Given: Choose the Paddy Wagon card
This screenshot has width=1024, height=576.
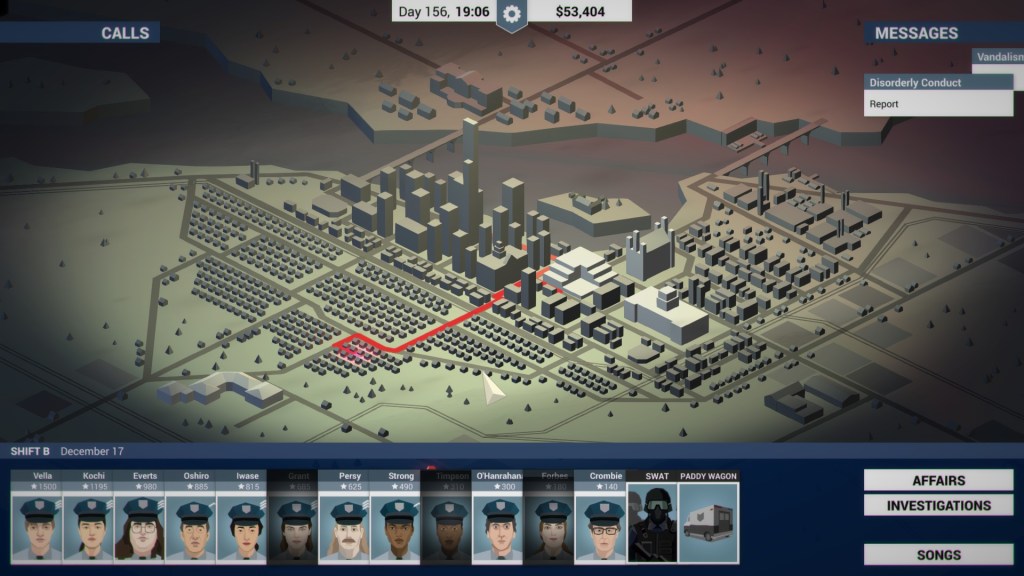Looking at the screenshot, I should click(x=708, y=520).
